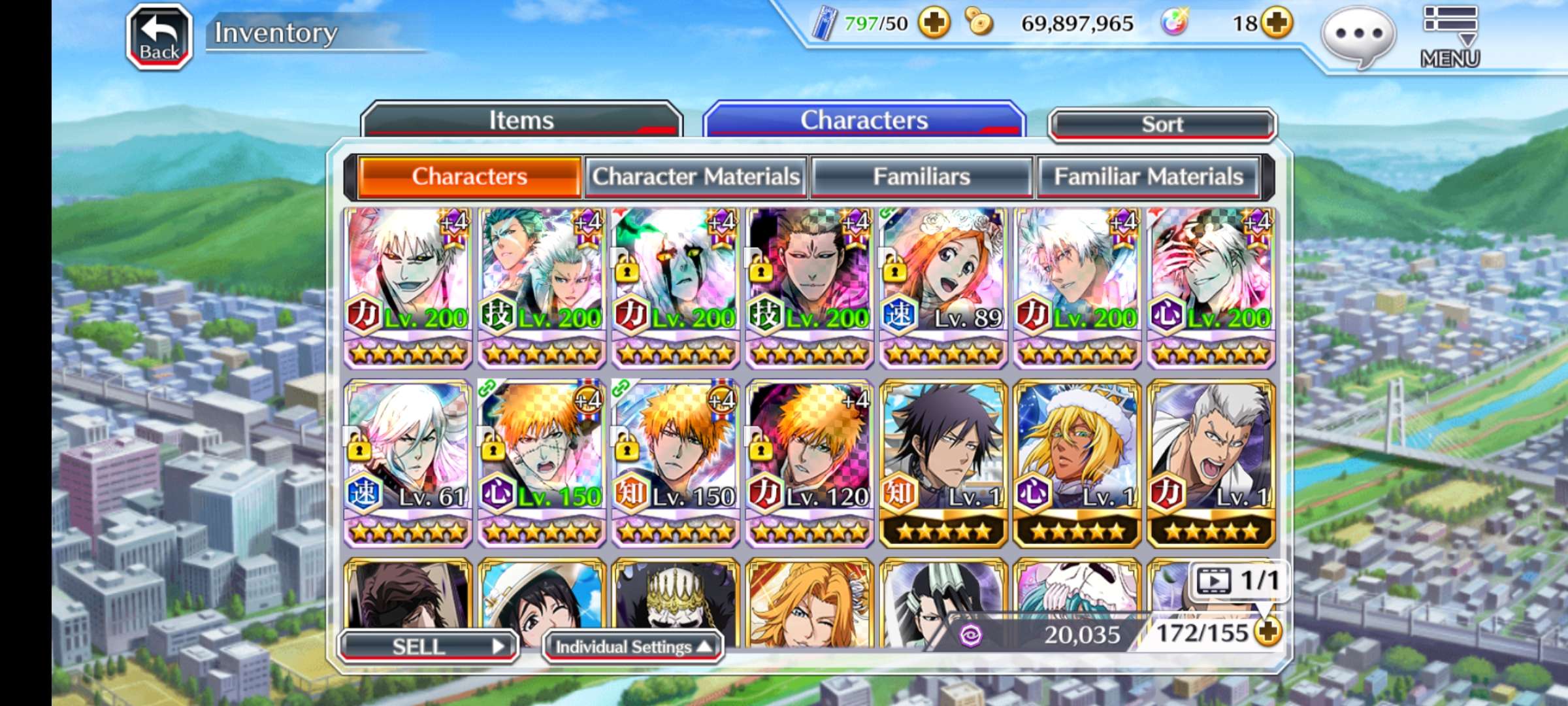The height and width of the screenshot is (706, 1568).
Task: Switch to the Items tab
Action: click(521, 120)
